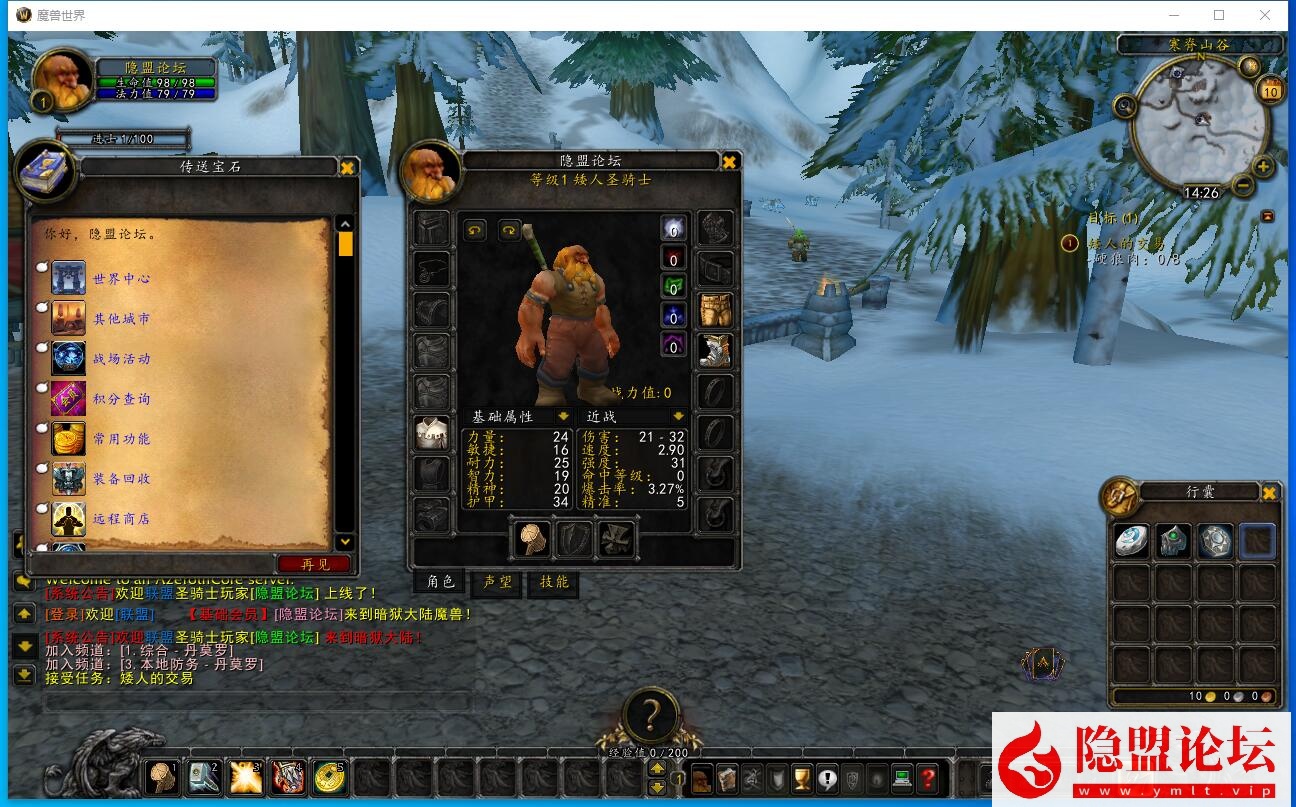The image size is (1296, 807).
Task: Switch to the 技能 skills tab
Action: 553,582
